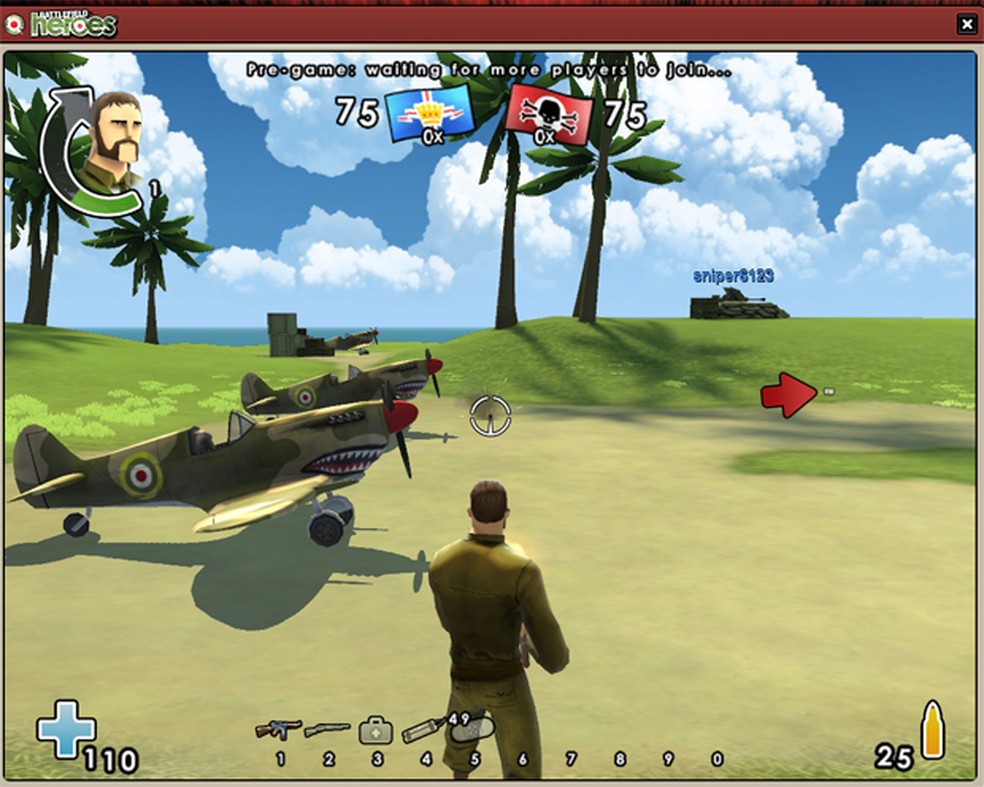Screen dimensions: 984x787
Task: Select the submachine gun in slot 1
Action: click(278, 729)
